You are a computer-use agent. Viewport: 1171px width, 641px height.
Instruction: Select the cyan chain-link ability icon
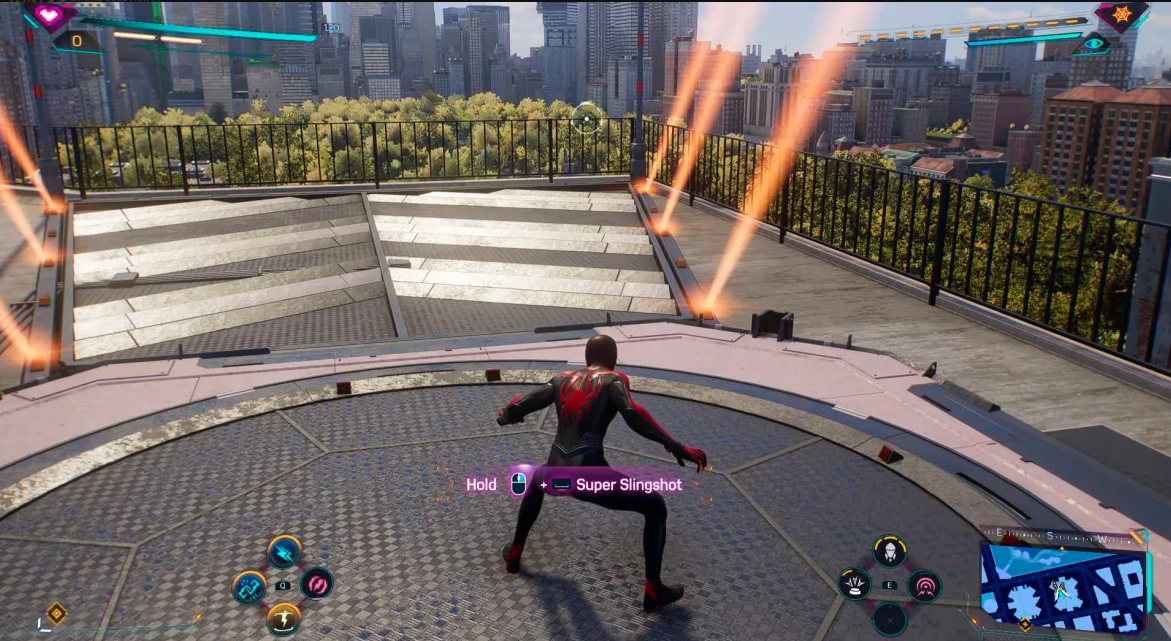pos(249,587)
